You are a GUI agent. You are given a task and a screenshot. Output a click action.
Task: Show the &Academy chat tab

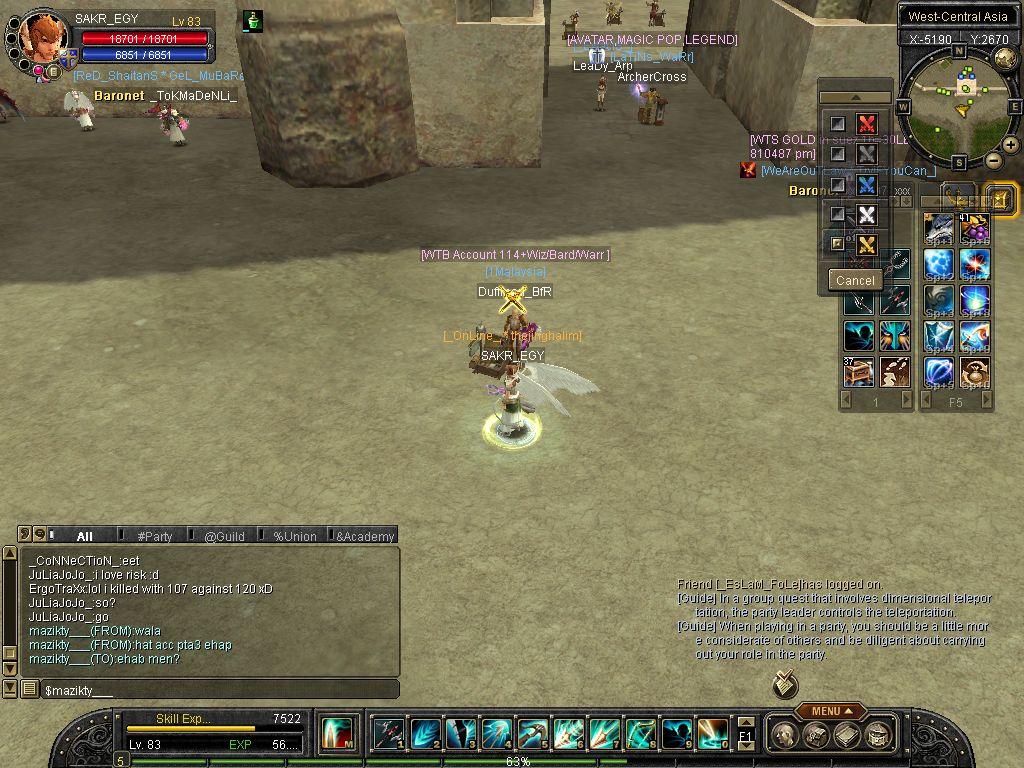pos(365,536)
